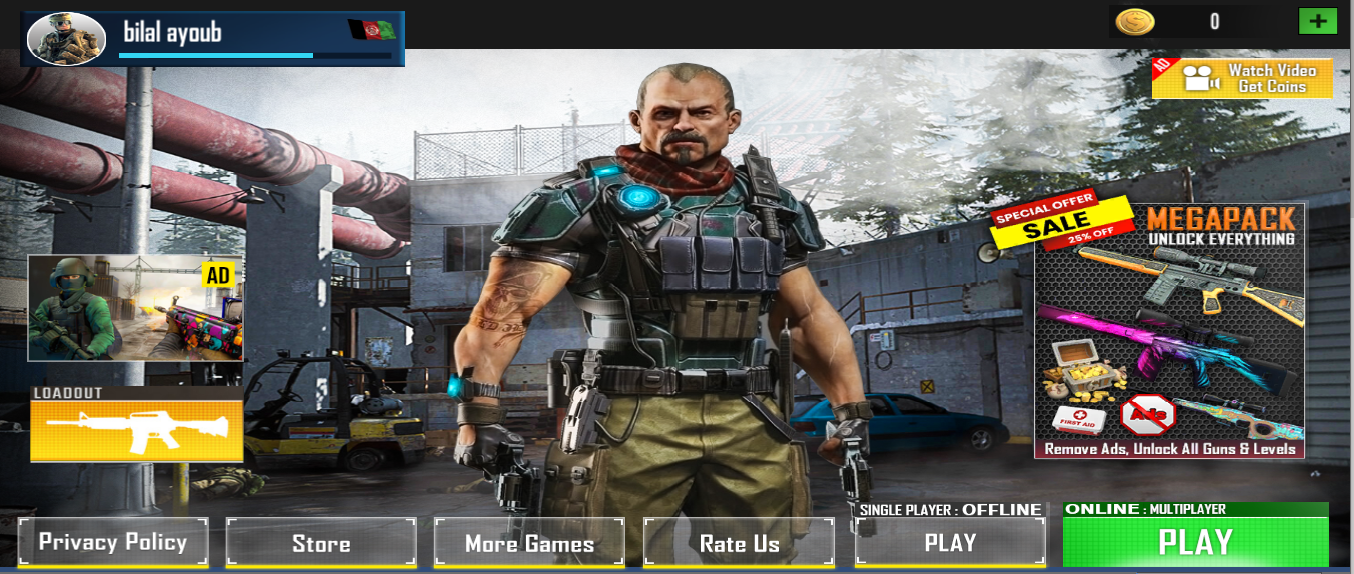
Task: Click the country flag on the profile bar
Action: click(372, 30)
